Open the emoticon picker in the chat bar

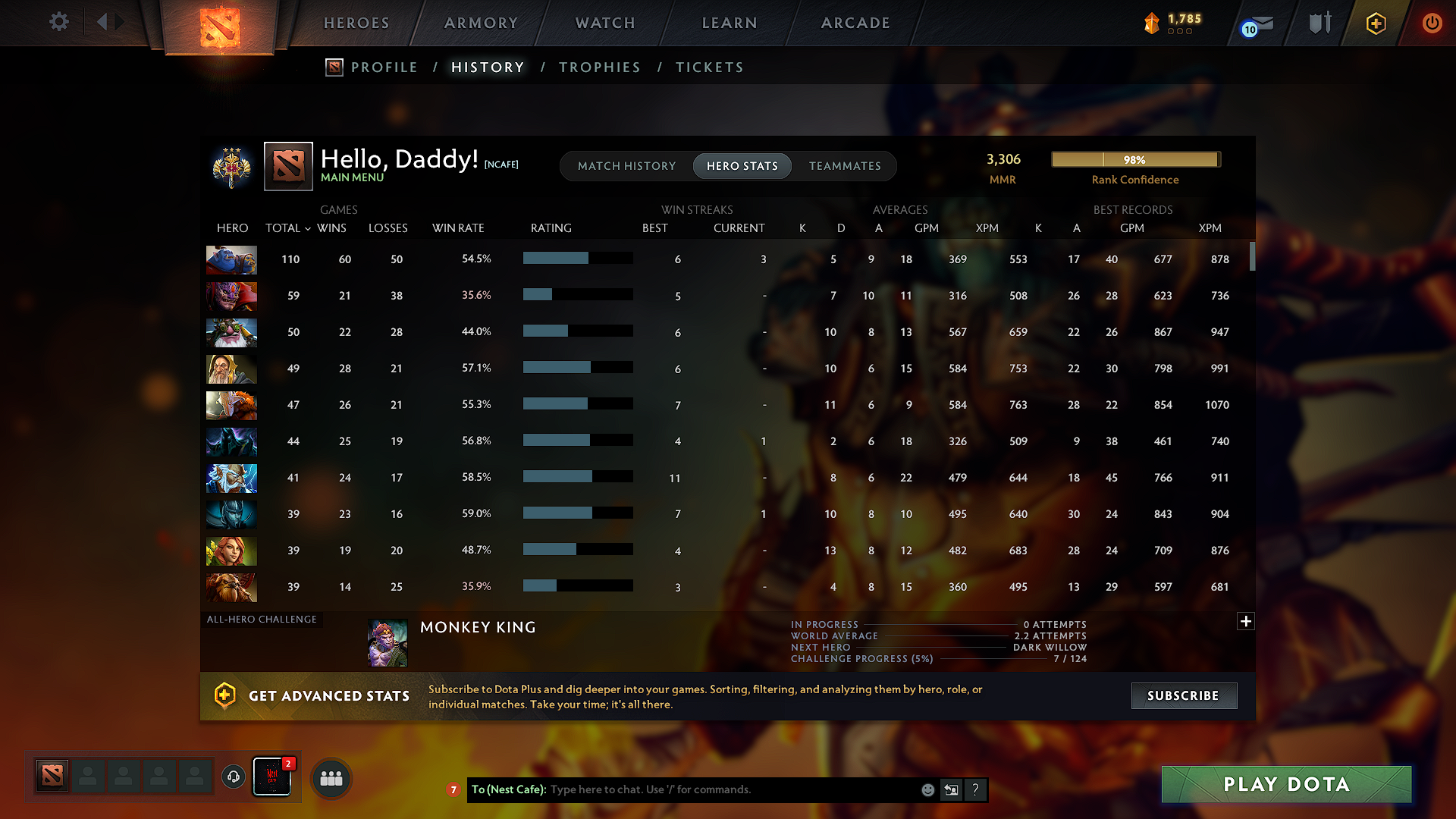point(927,789)
